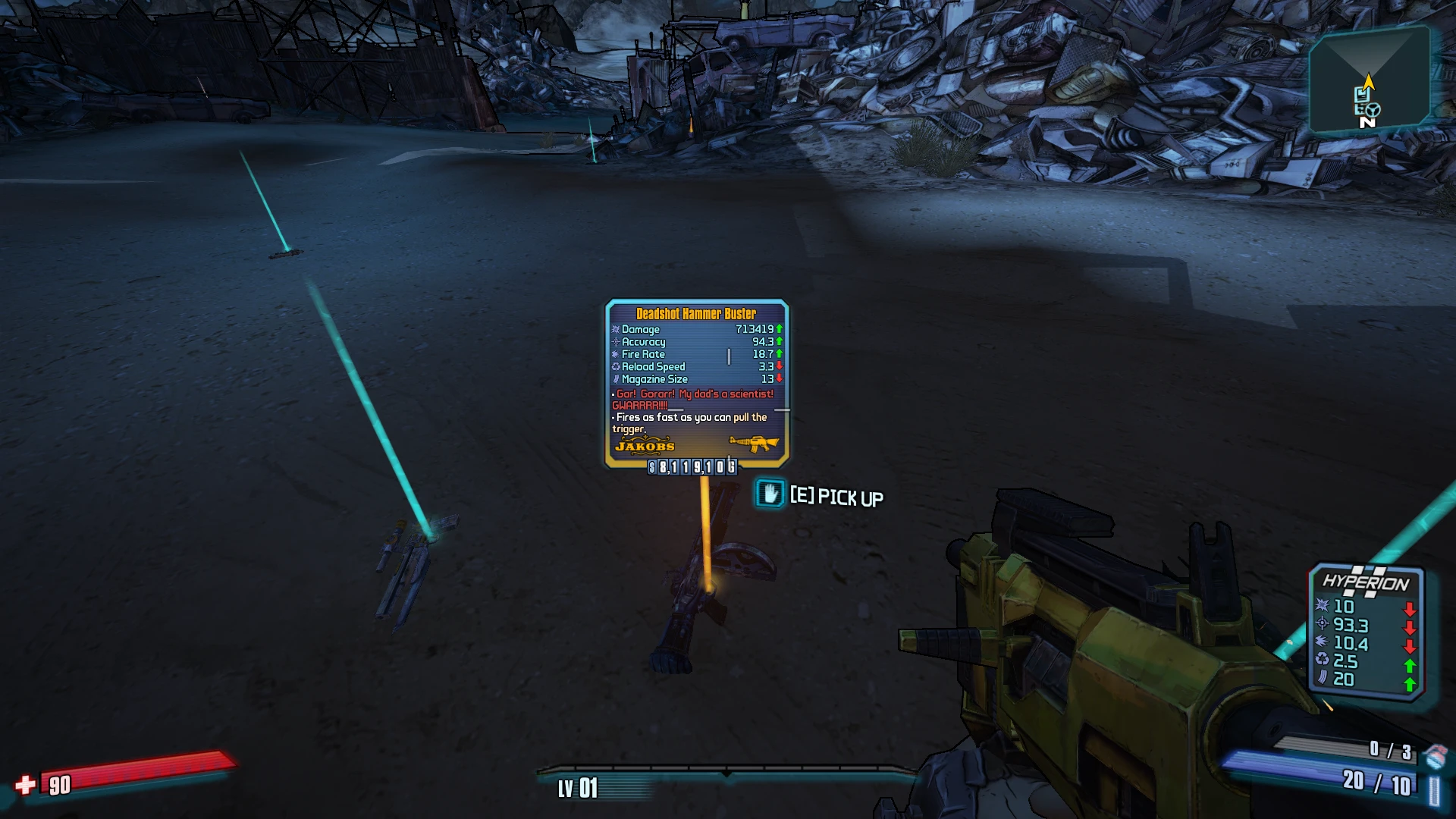
Task: Click the grenade icon beside ammo
Action: tap(1436, 755)
